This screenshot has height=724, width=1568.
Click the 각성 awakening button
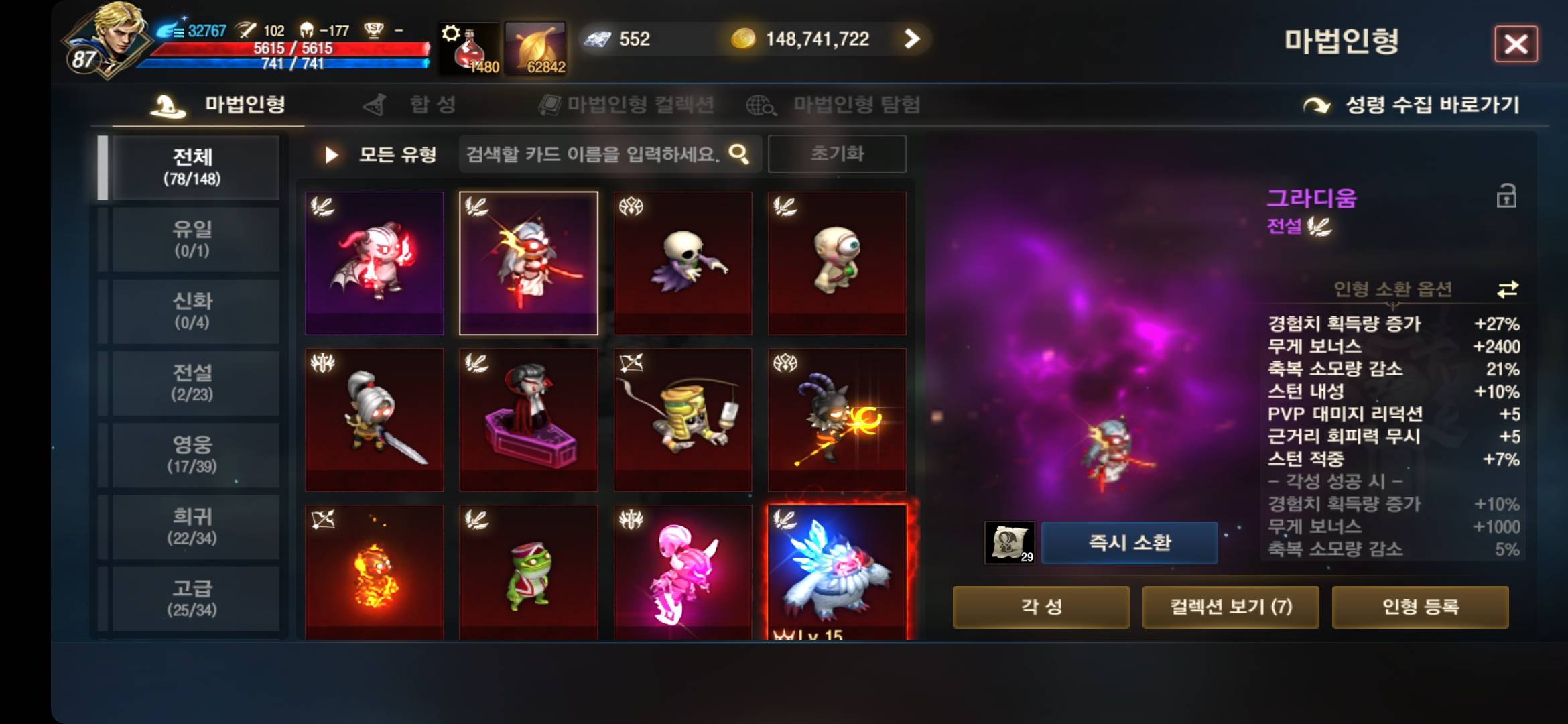pyautogui.click(x=1041, y=607)
